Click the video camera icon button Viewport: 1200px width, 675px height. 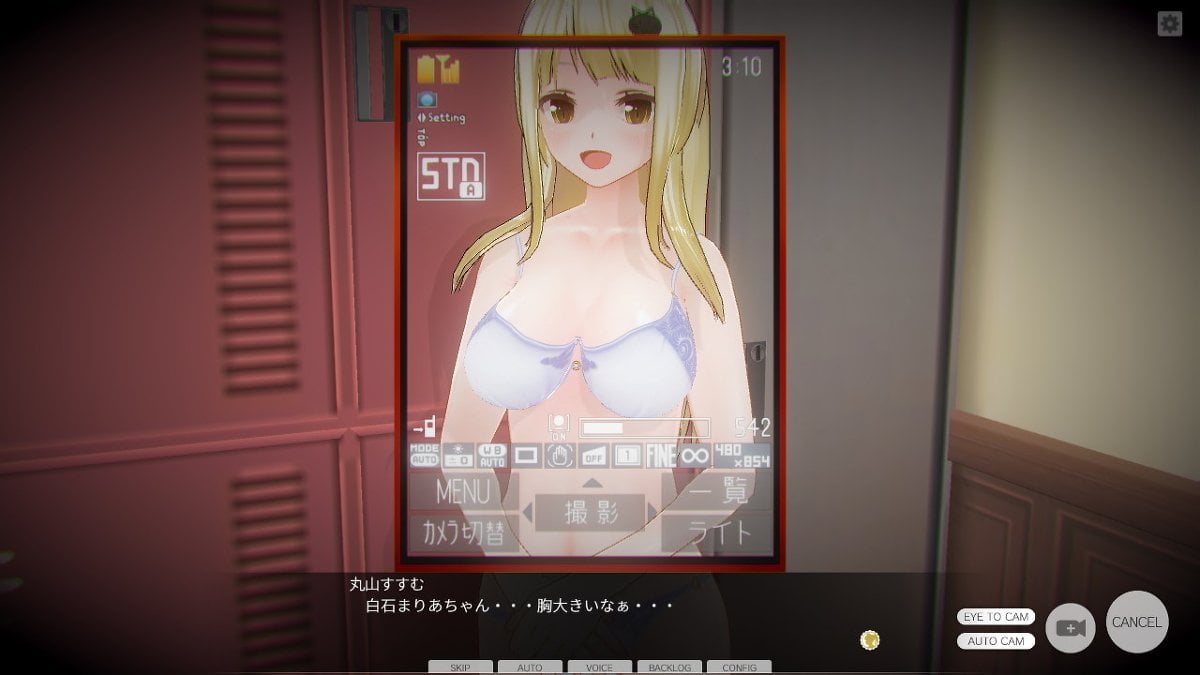(x=1070, y=629)
